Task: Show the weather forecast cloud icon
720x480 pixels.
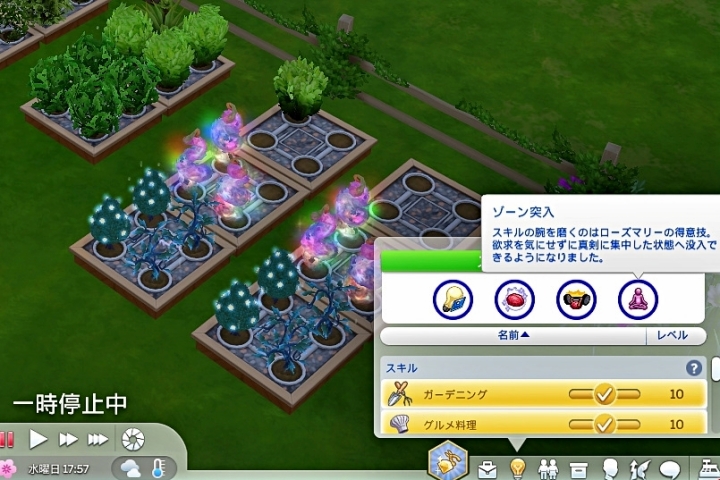Action: (131, 467)
